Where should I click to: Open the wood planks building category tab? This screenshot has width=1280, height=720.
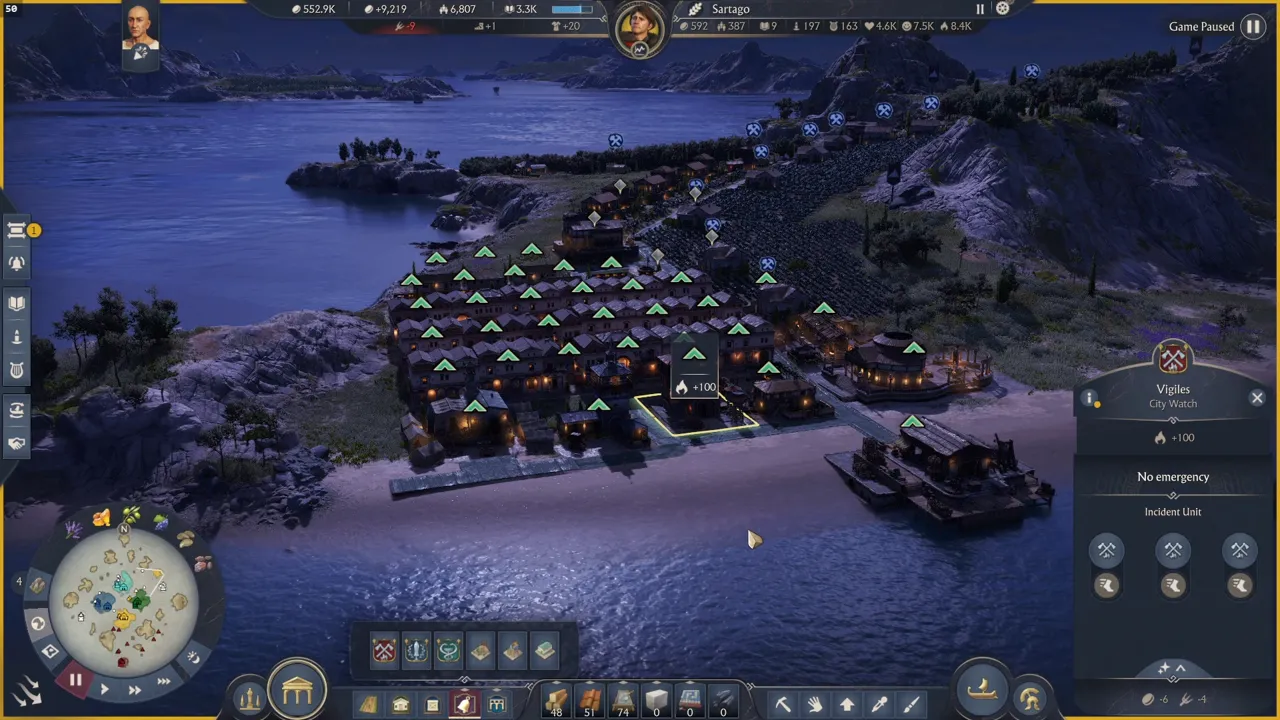[367, 703]
